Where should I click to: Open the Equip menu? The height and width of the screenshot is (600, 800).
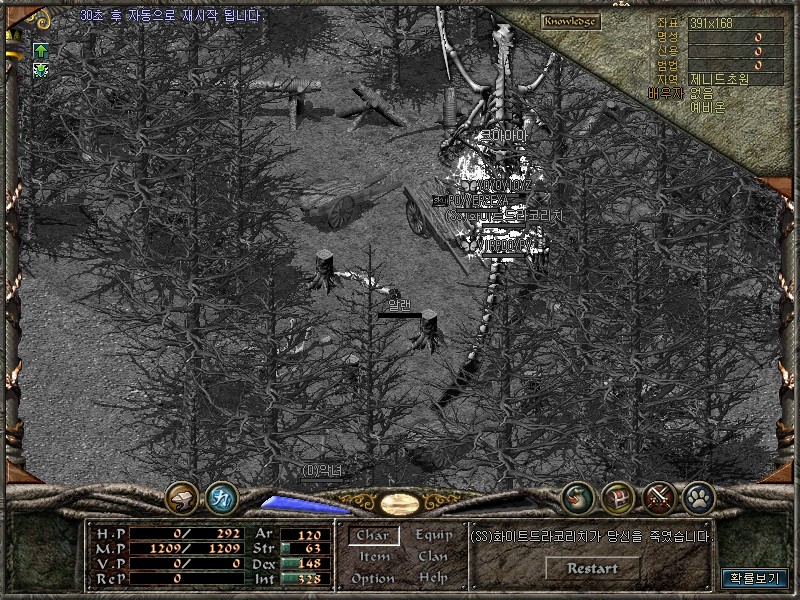pos(433,536)
